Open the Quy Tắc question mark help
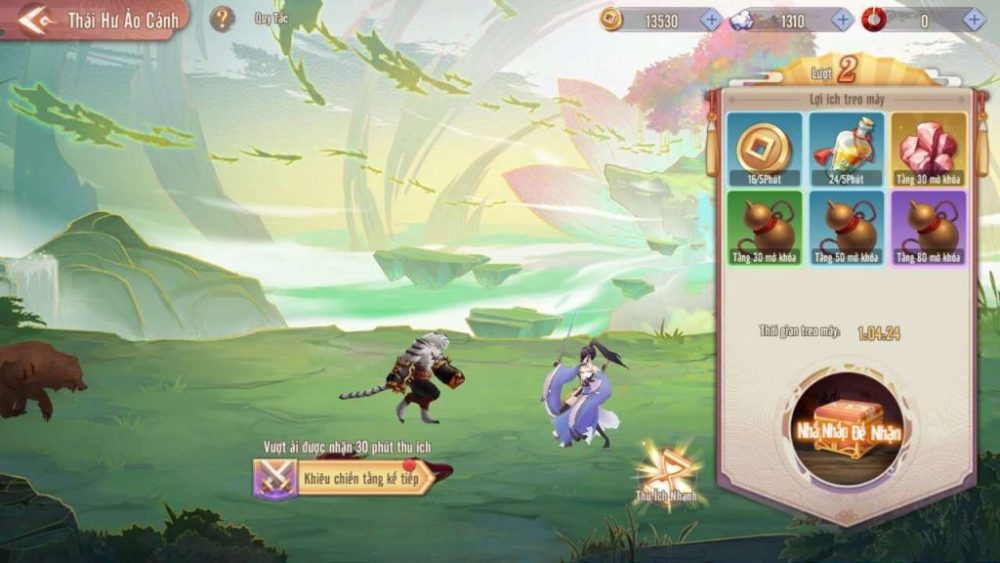Viewport: 1000px width, 563px height. pos(223,18)
